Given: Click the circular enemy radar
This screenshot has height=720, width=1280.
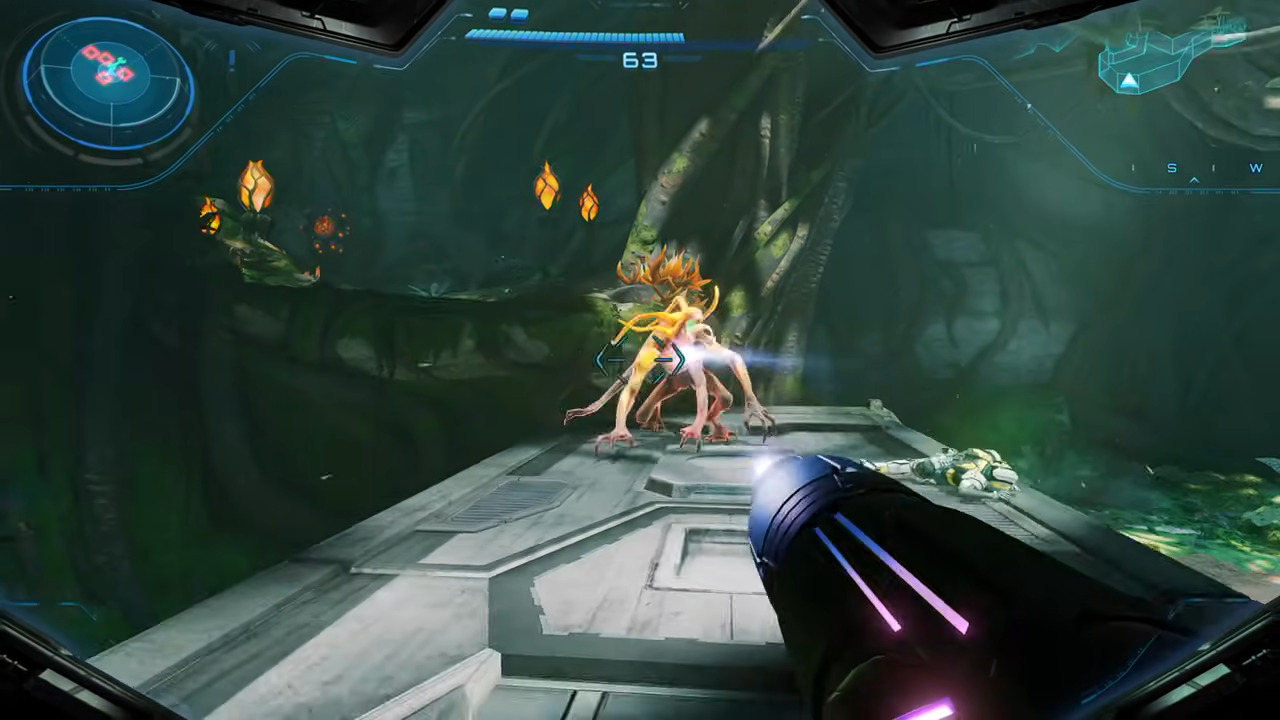Looking at the screenshot, I should pyautogui.click(x=108, y=83).
